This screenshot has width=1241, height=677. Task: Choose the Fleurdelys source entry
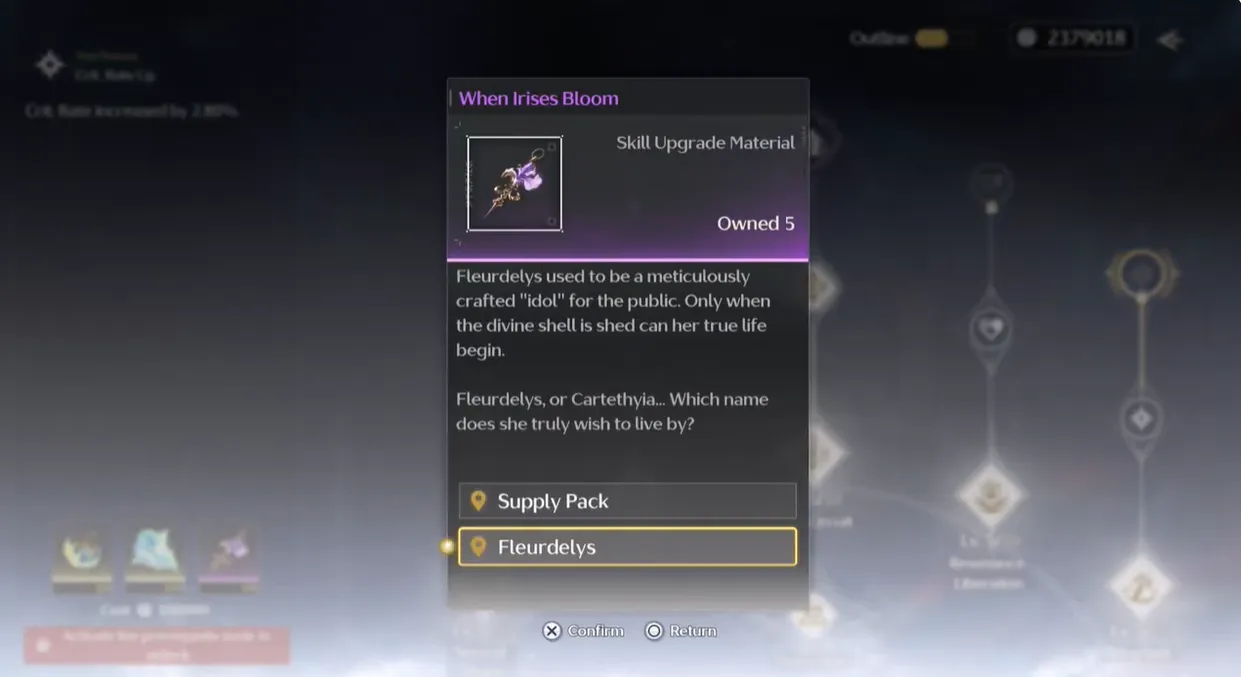click(627, 547)
